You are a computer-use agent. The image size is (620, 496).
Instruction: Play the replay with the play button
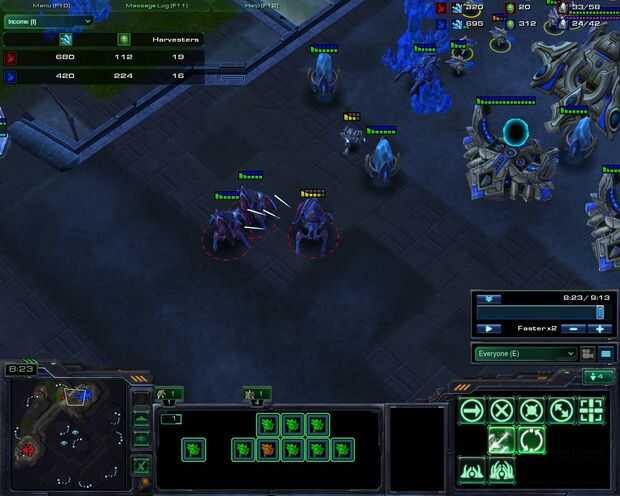(x=489, y=328)
